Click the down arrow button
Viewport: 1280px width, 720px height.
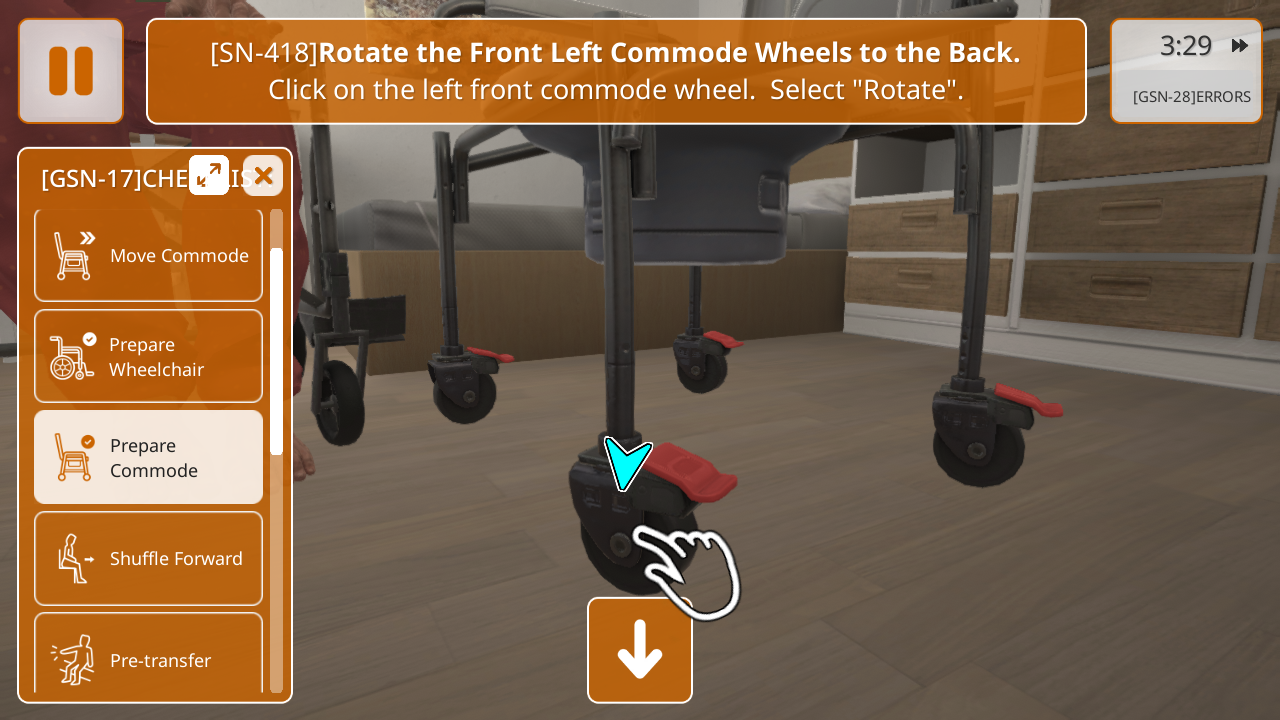tap(640, 650)
